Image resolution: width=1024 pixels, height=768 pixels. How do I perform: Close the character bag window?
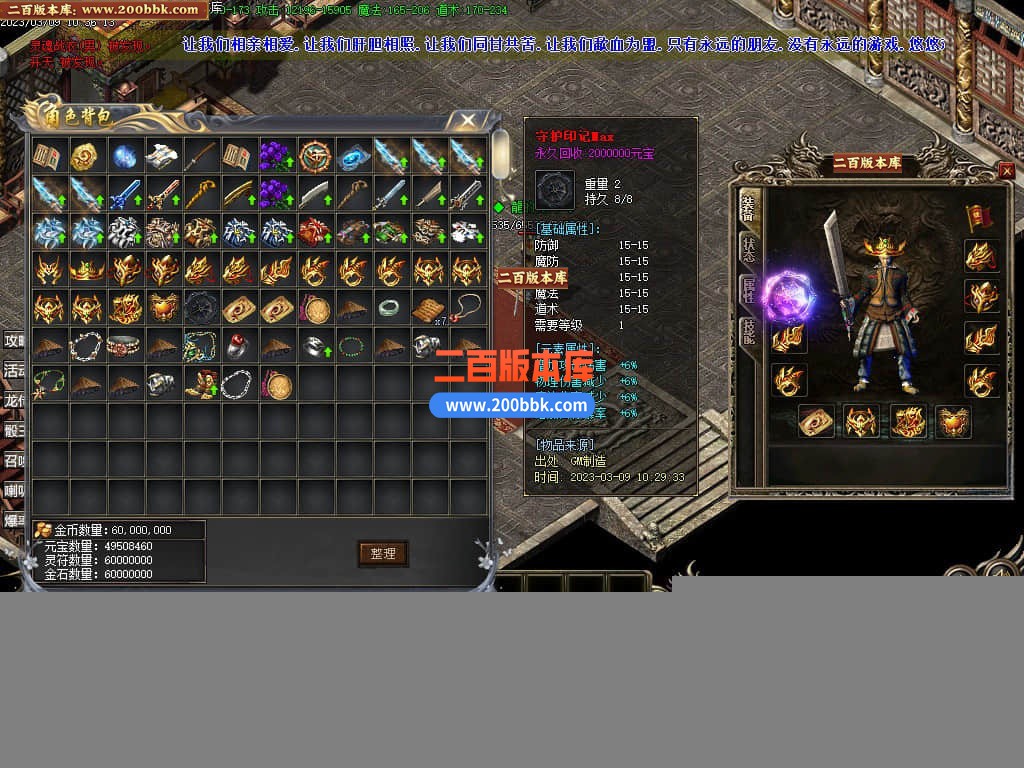[467, 121]
